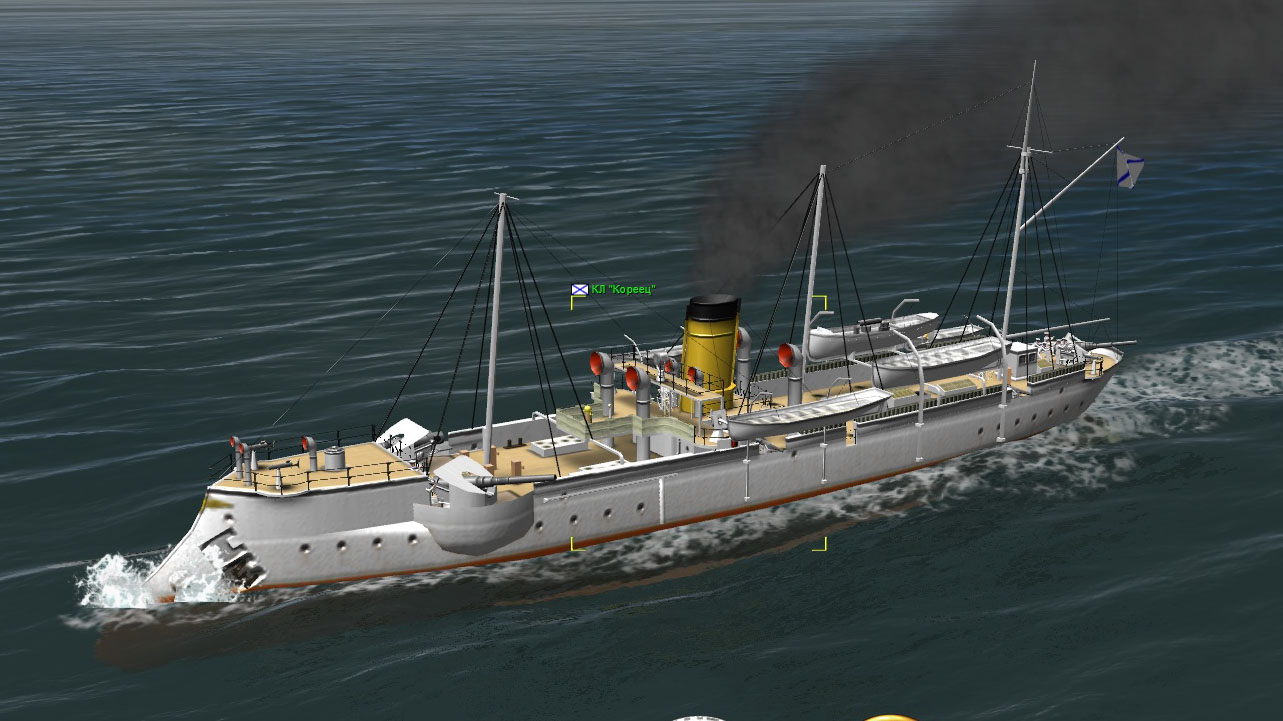This screenshot has width=1283, height=721.
Task: Click the naval ensign icon beside Кореец
Action: (579, 289)
